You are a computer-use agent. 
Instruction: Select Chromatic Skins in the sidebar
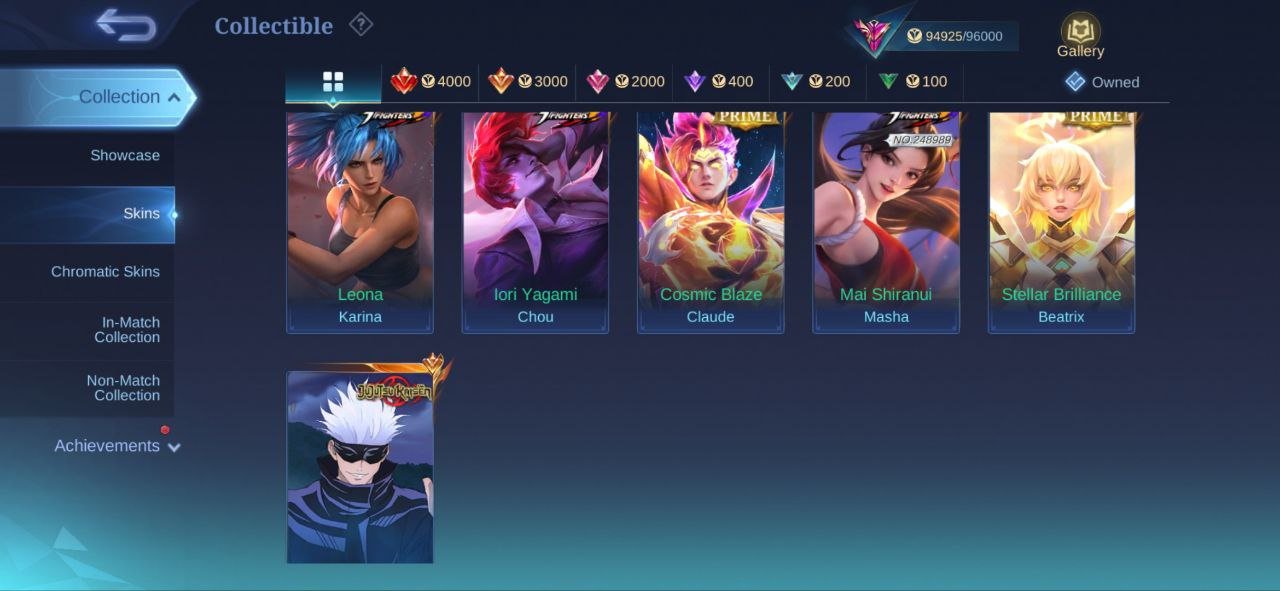(x=105, y=272)
